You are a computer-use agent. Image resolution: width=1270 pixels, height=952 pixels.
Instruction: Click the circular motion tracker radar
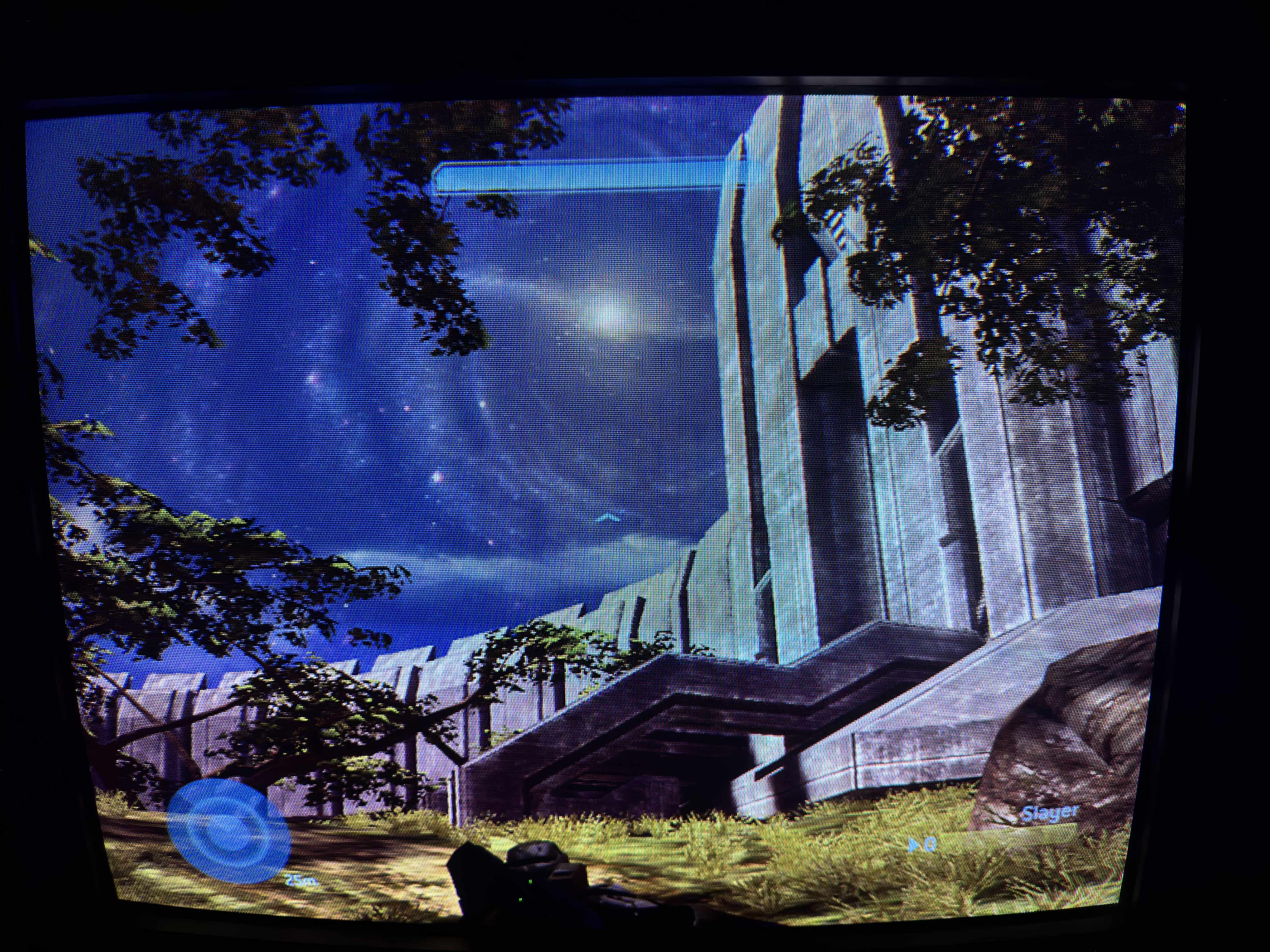coord(228,830)
